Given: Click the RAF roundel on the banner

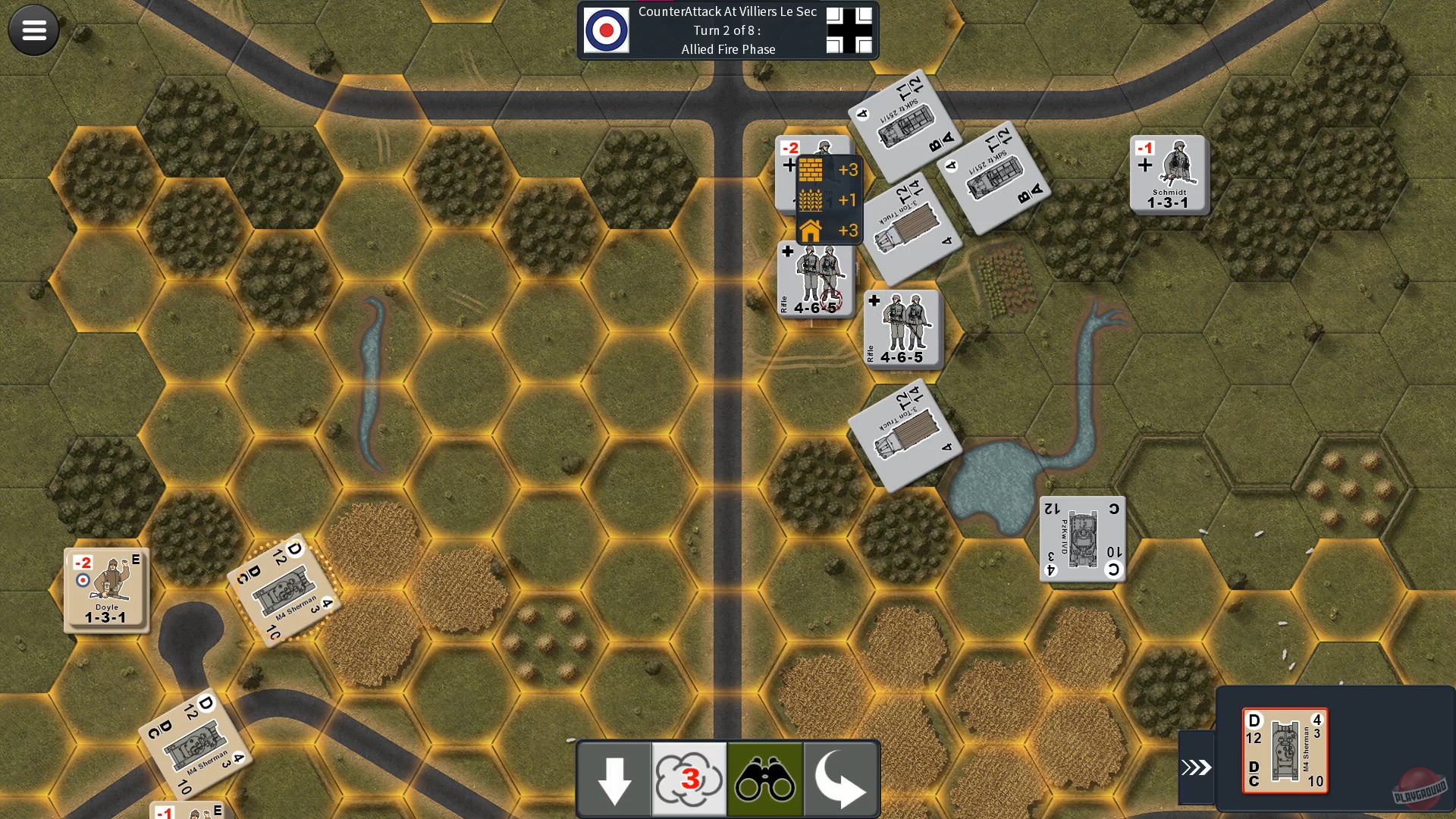Looking at the screenshot, I should [606, 31].
